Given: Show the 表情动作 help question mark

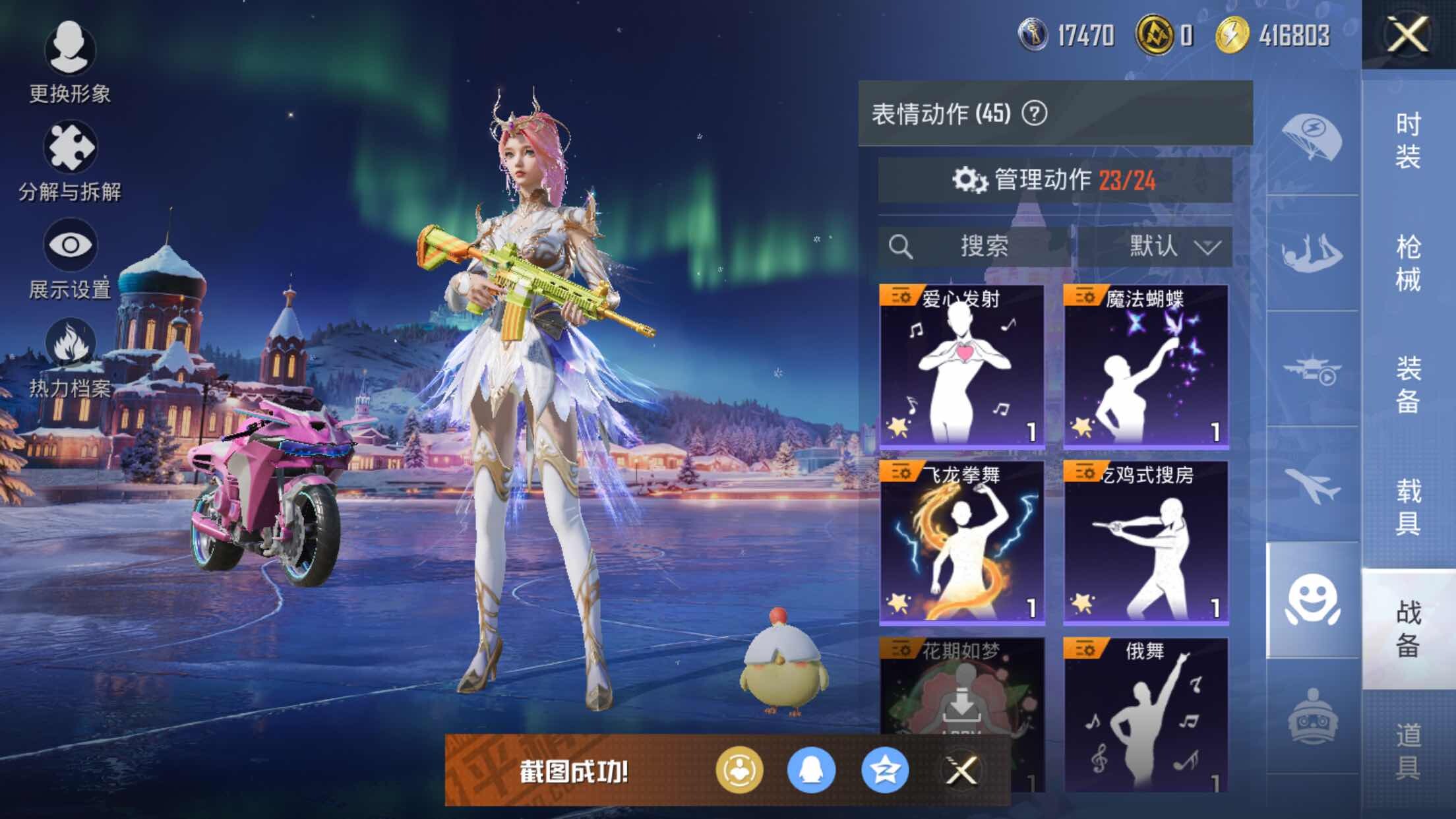Looking at the screenshot, I should (x=1034, y=113).
